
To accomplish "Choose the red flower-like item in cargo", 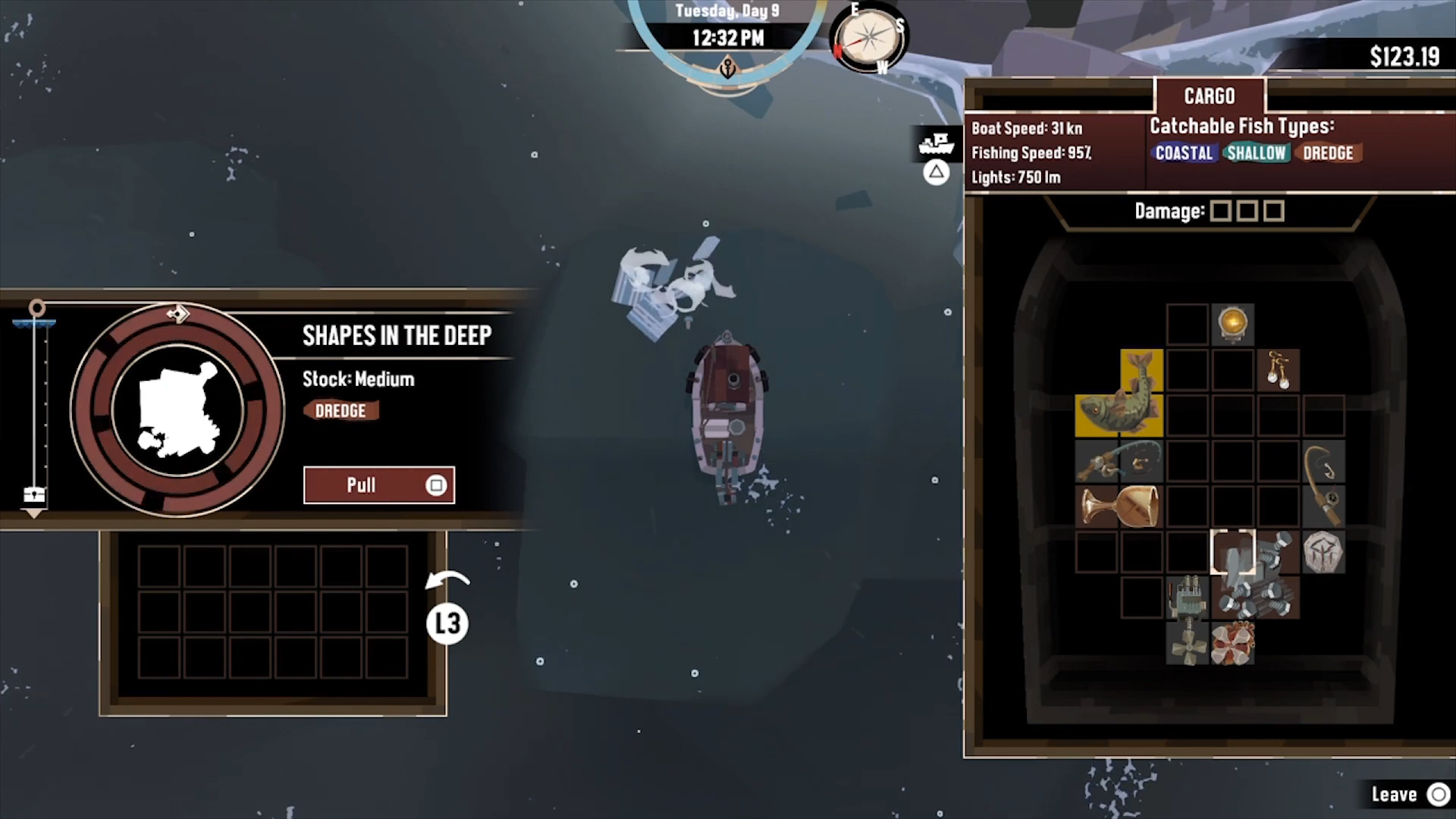I will pos(1233,642).
